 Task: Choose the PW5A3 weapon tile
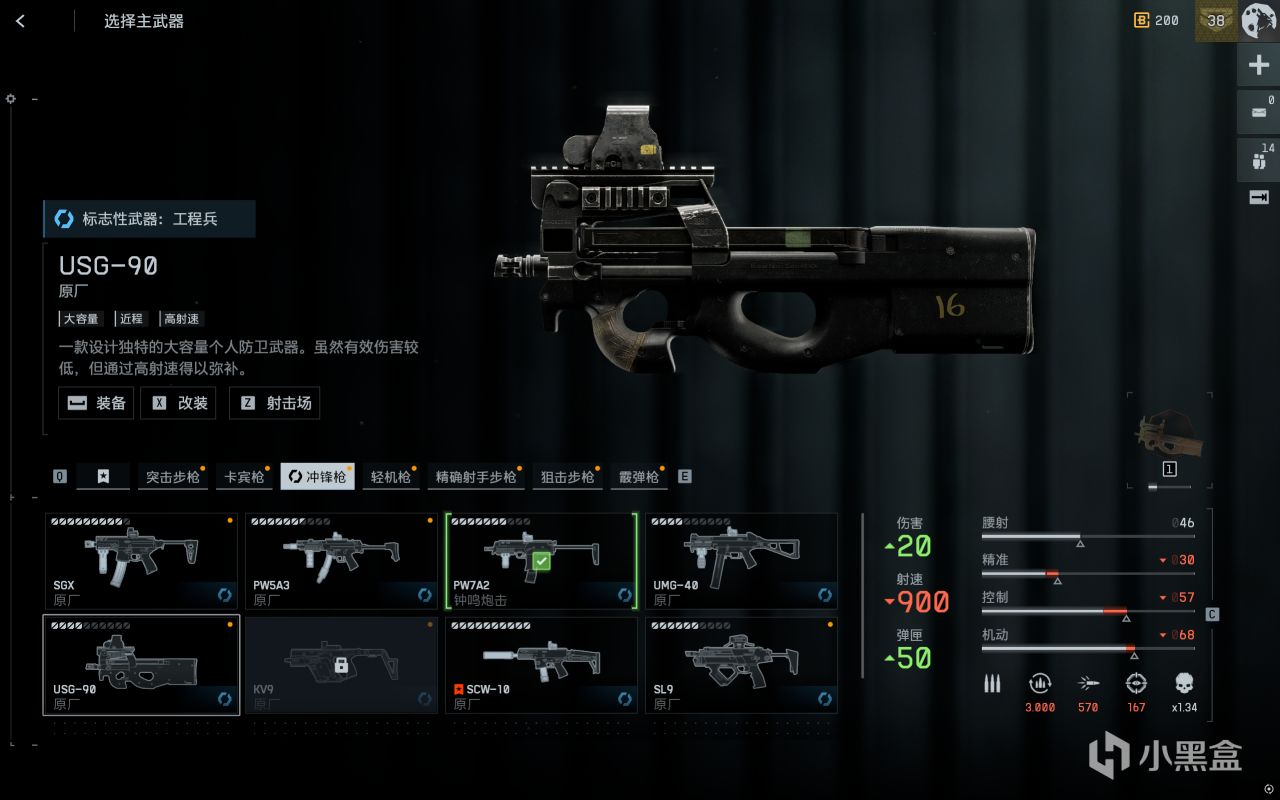point(341,561)
